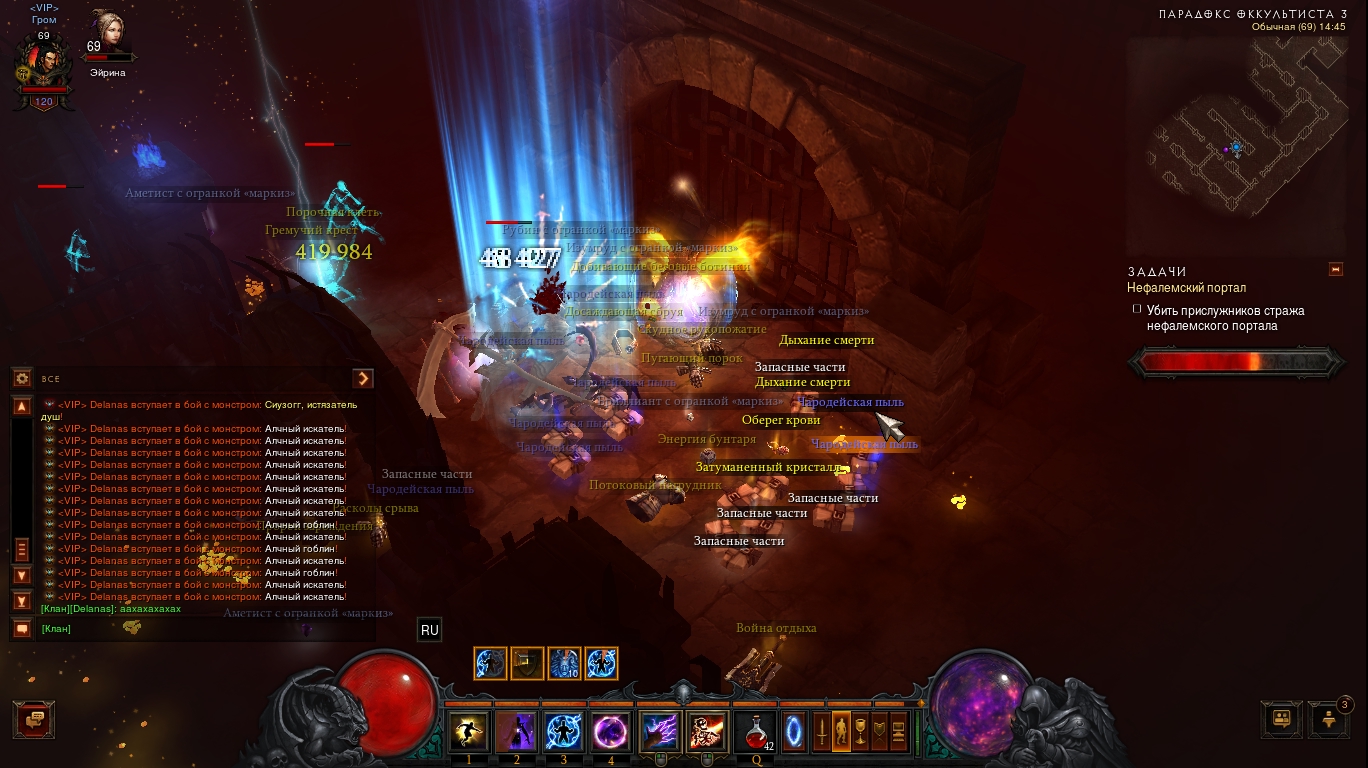Drink the health potion
The width and height of the screenshot is (1368, 768).
(755, 732)
